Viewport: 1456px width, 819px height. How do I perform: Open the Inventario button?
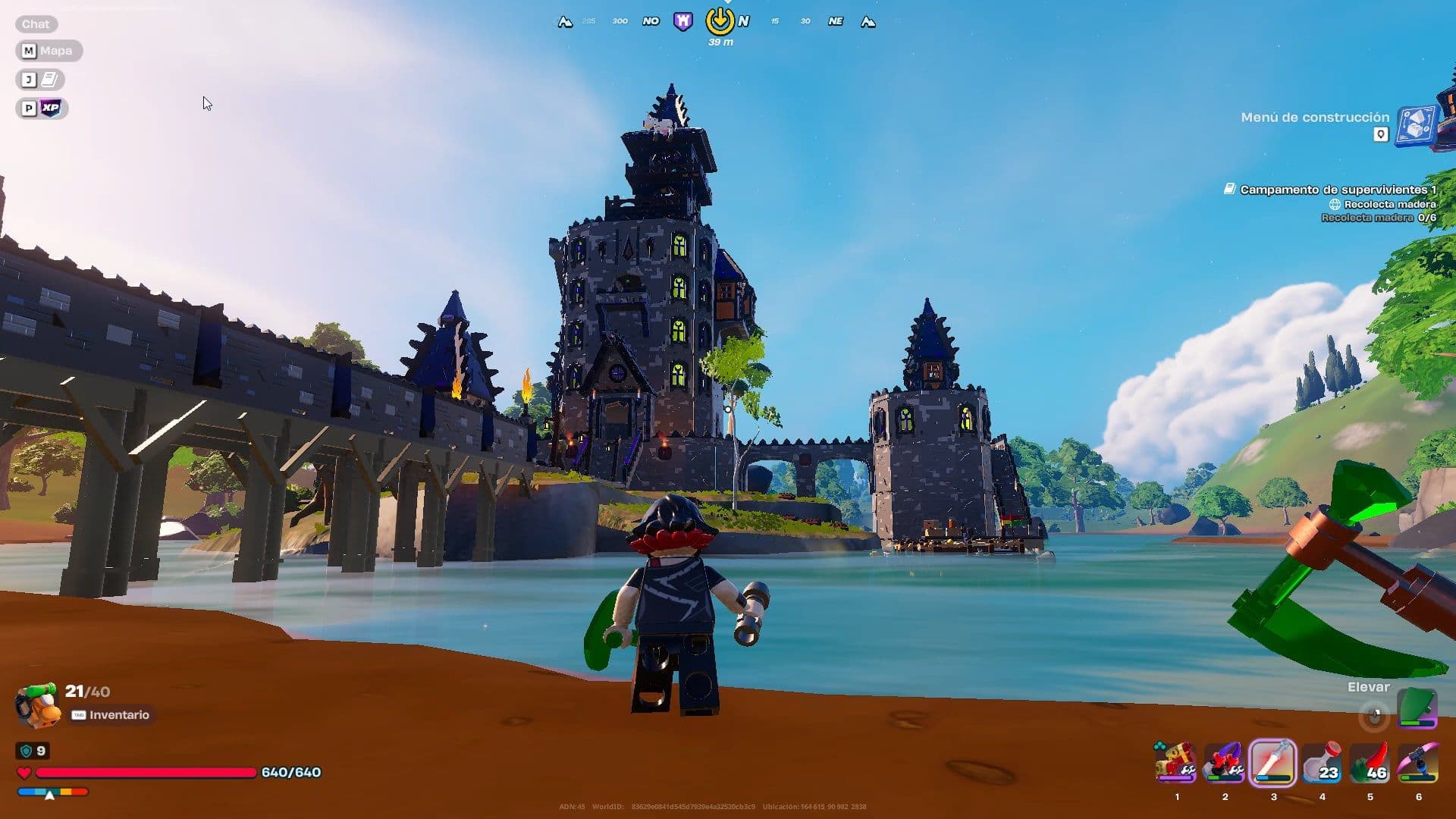pos(112,715)
